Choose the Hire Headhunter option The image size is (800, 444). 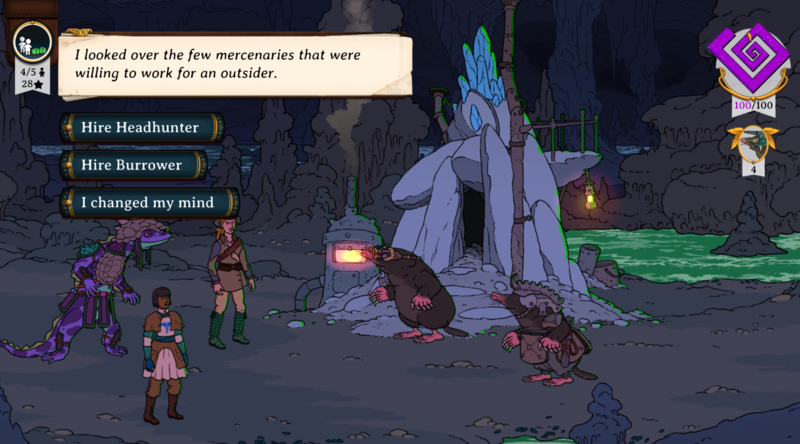[x=141, y=128]
